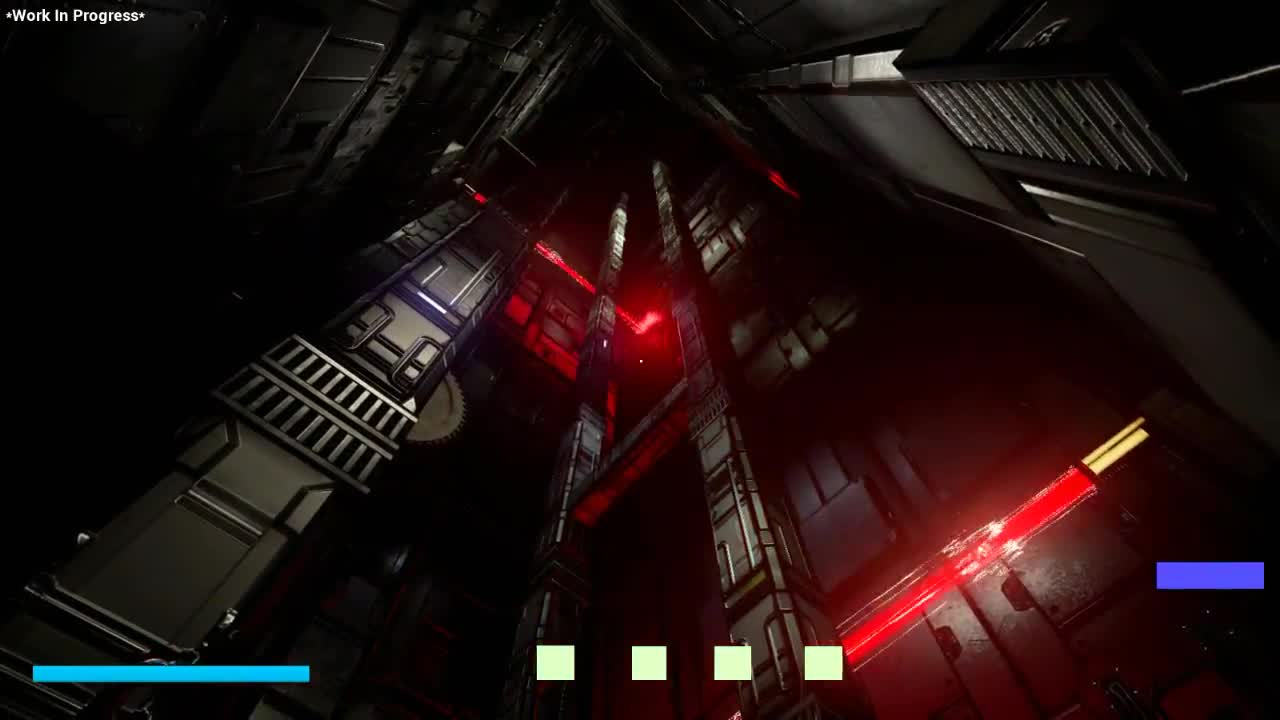Click the cyan progress bar

click(x=170, y=673)
